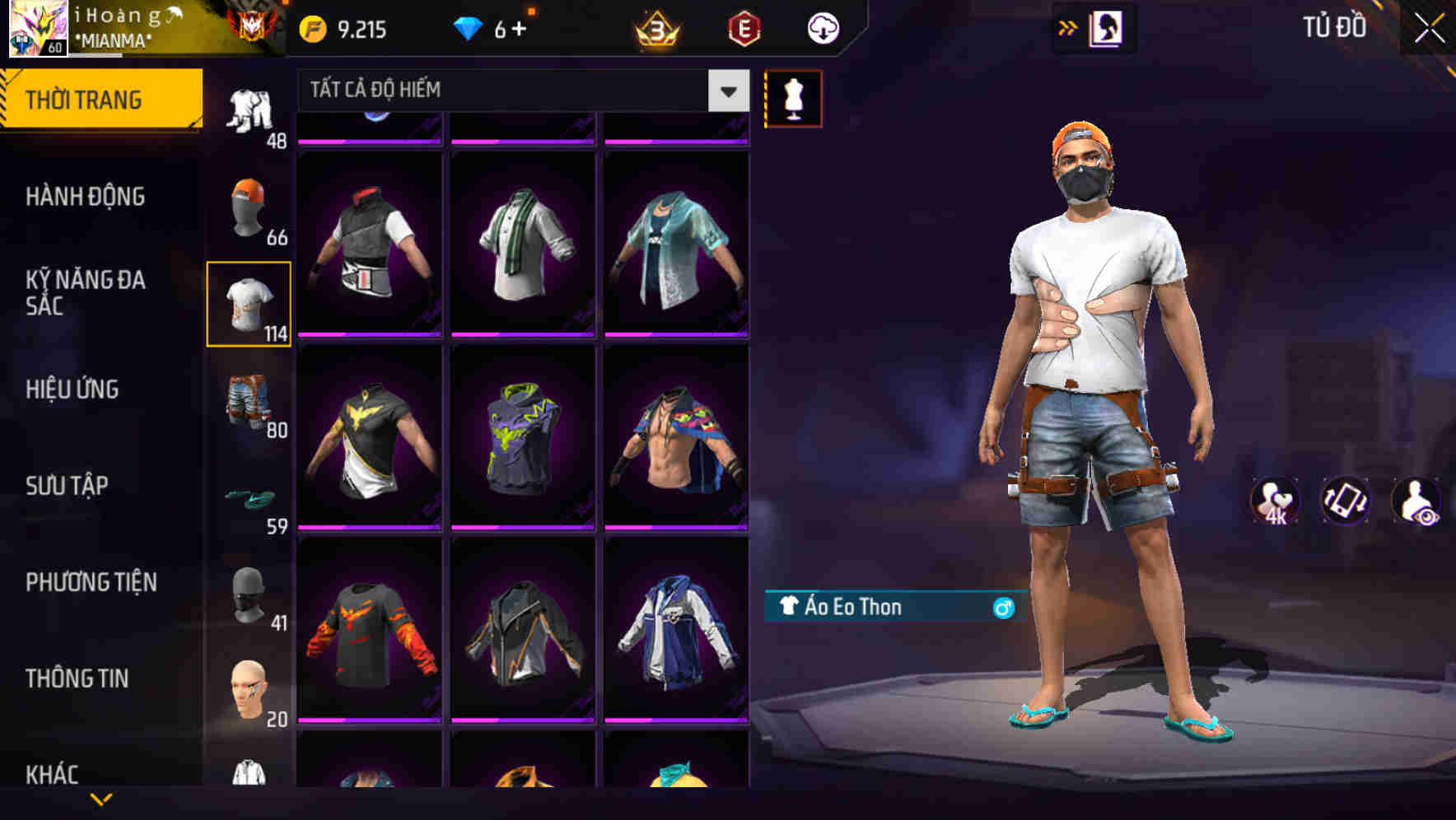Viewport: 1456px width, 820px height.
Task: Open the mannequin outfit preset icon
Action: coord(793,98)
